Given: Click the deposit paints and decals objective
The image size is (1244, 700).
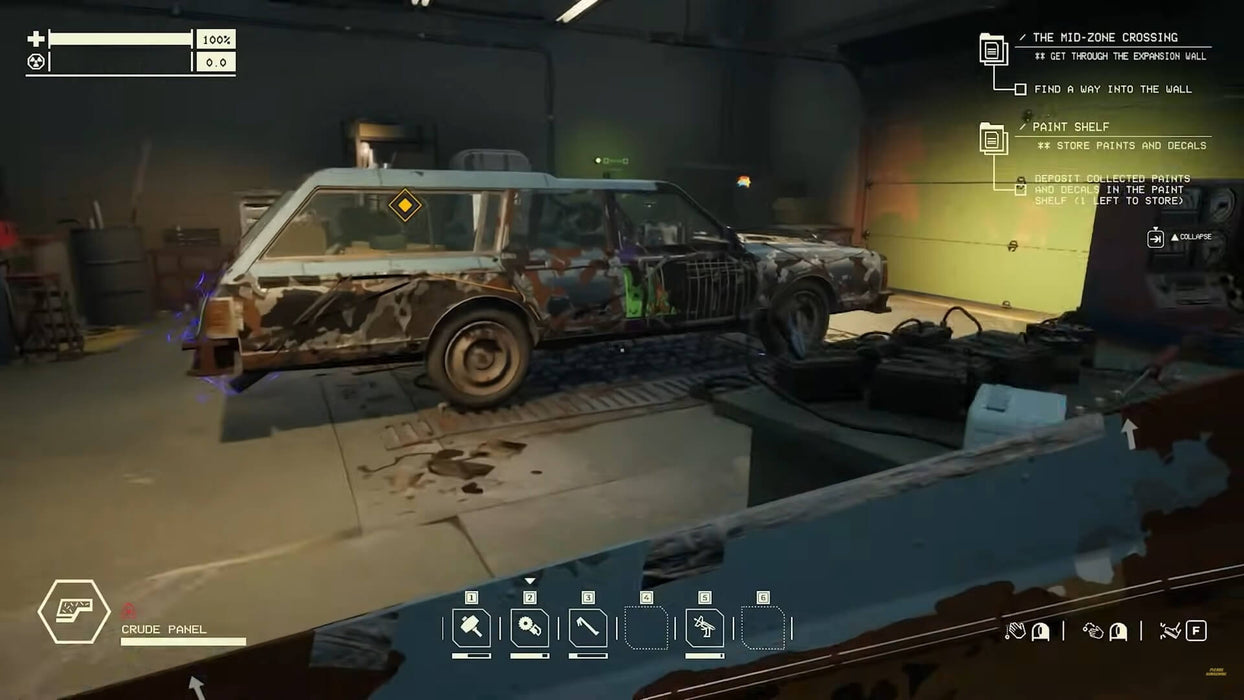Looking at the screenshot, I should coord(1110,190).
